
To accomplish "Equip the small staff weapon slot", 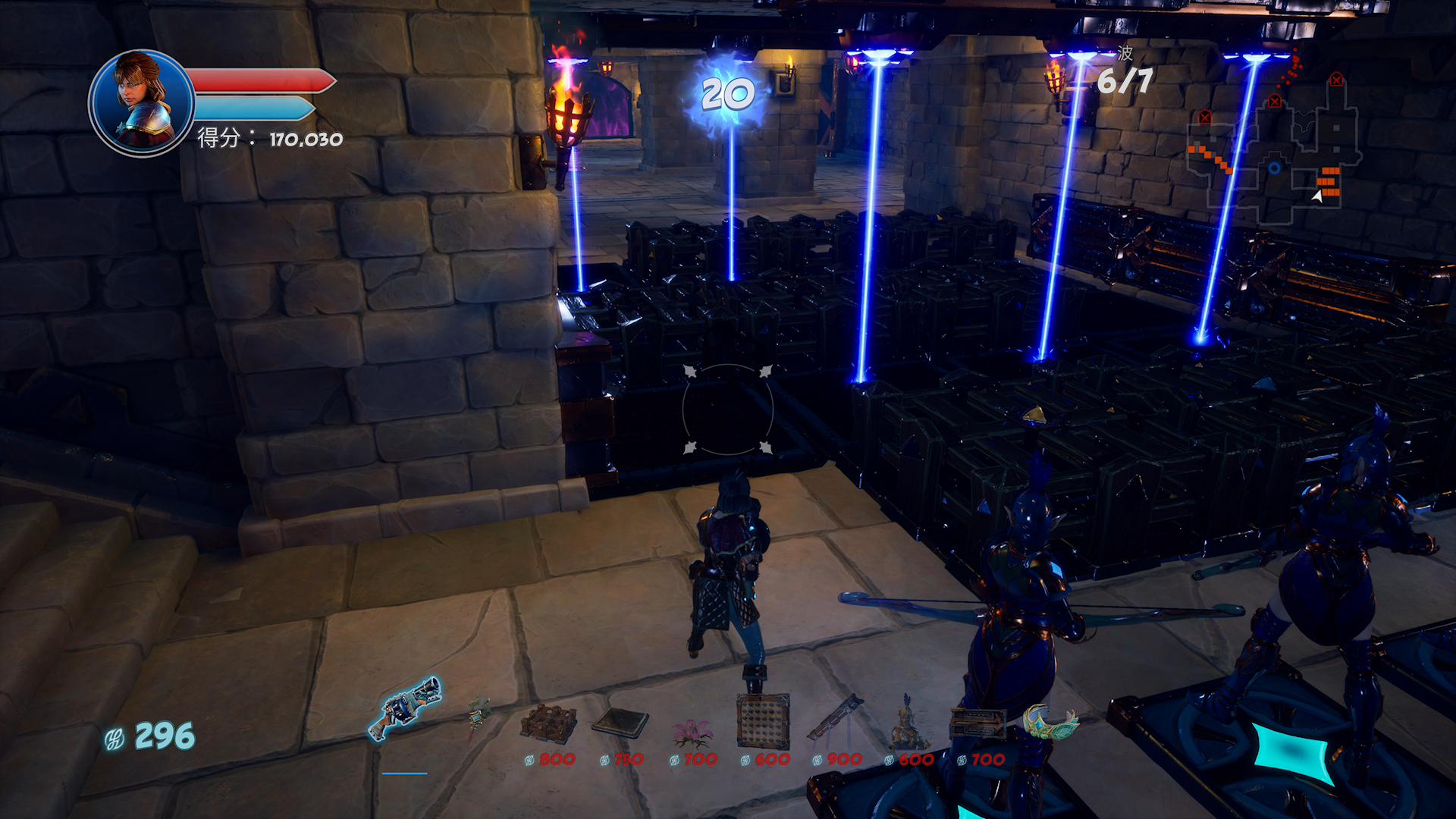I will (477, 715).
